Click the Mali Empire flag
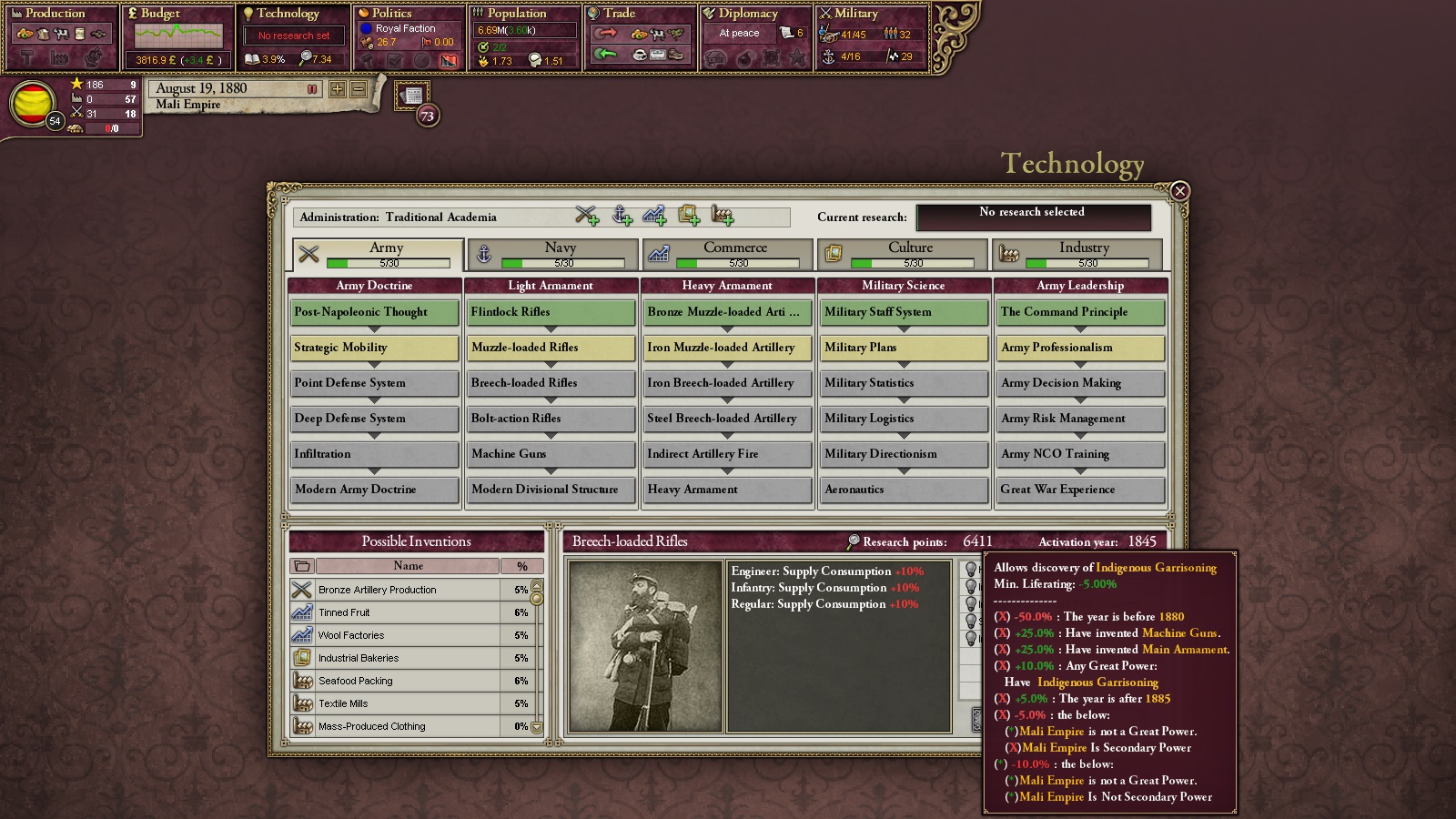The height and width of the screenshot is (819, 1456). 32,104
